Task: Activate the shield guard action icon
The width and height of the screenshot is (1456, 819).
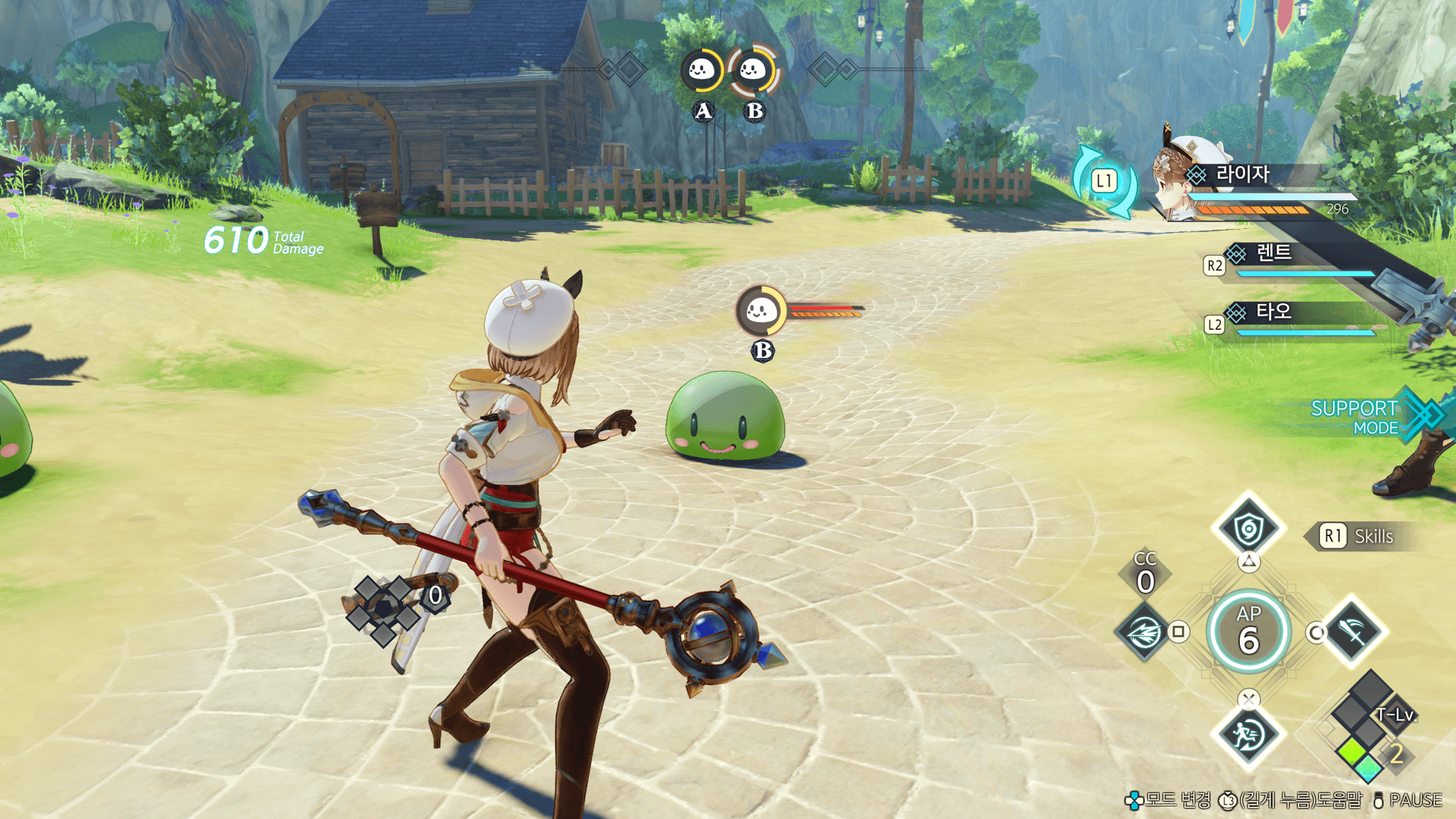Action: (1248, 528)
